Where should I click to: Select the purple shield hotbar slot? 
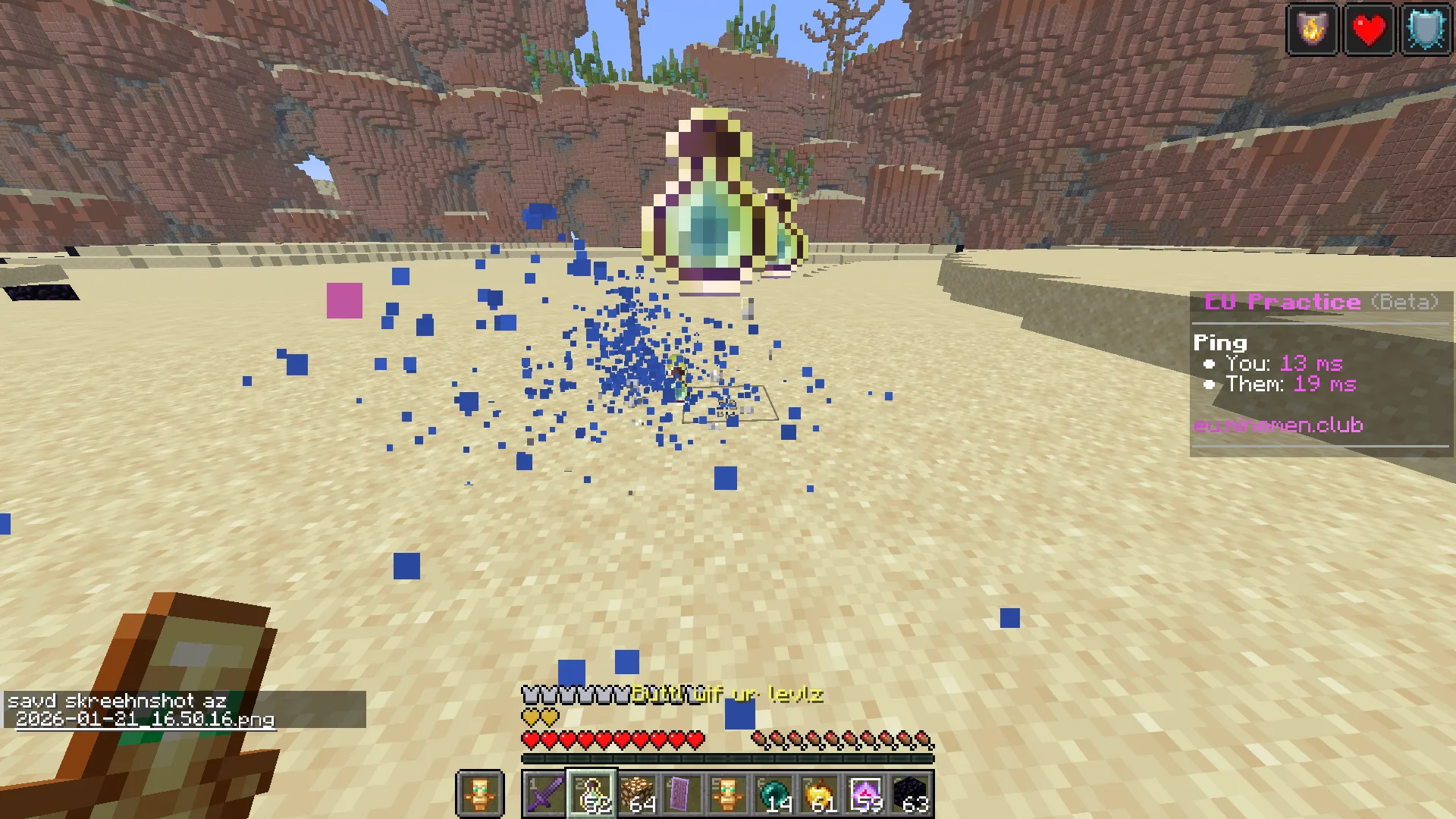(x=682, y=794)
